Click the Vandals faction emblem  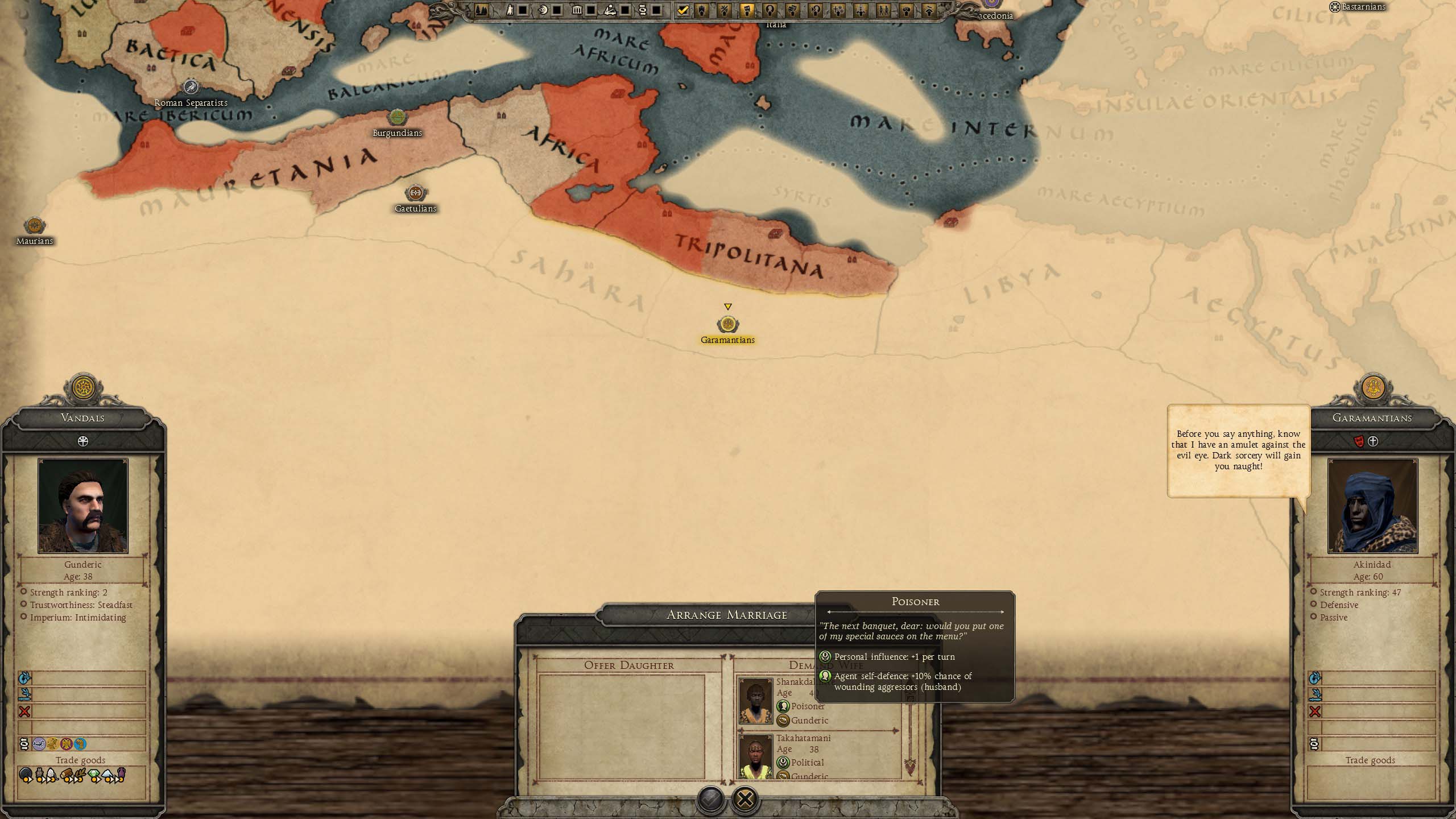[x=84, y=388]
